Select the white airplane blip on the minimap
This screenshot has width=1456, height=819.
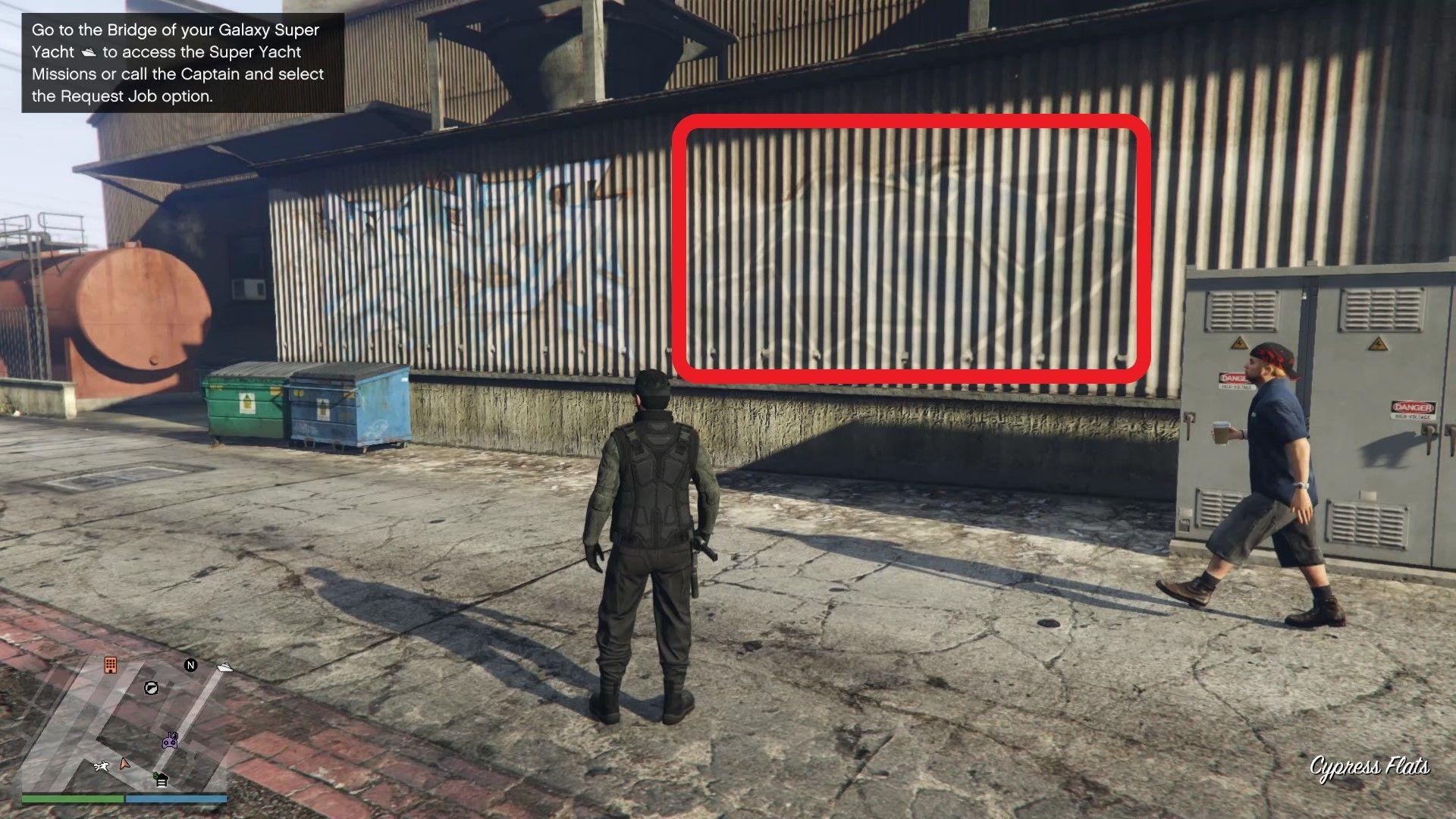(x=102, y=766)
